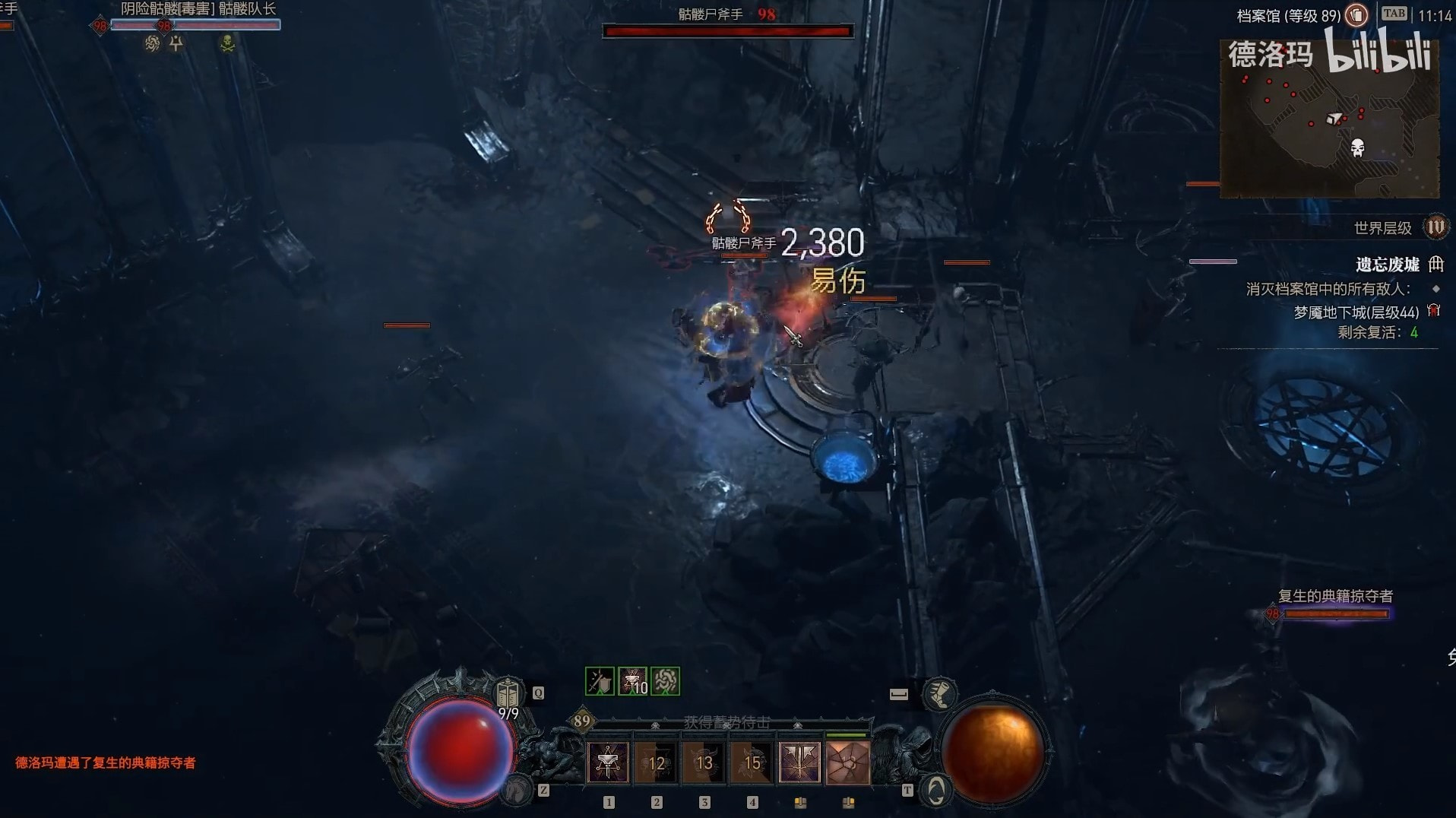The height and width of the screenshot is (818, 1456).
Task: Inspect the swirling knot buff icon
Action: pyautogui.click(x=666, y=681)
